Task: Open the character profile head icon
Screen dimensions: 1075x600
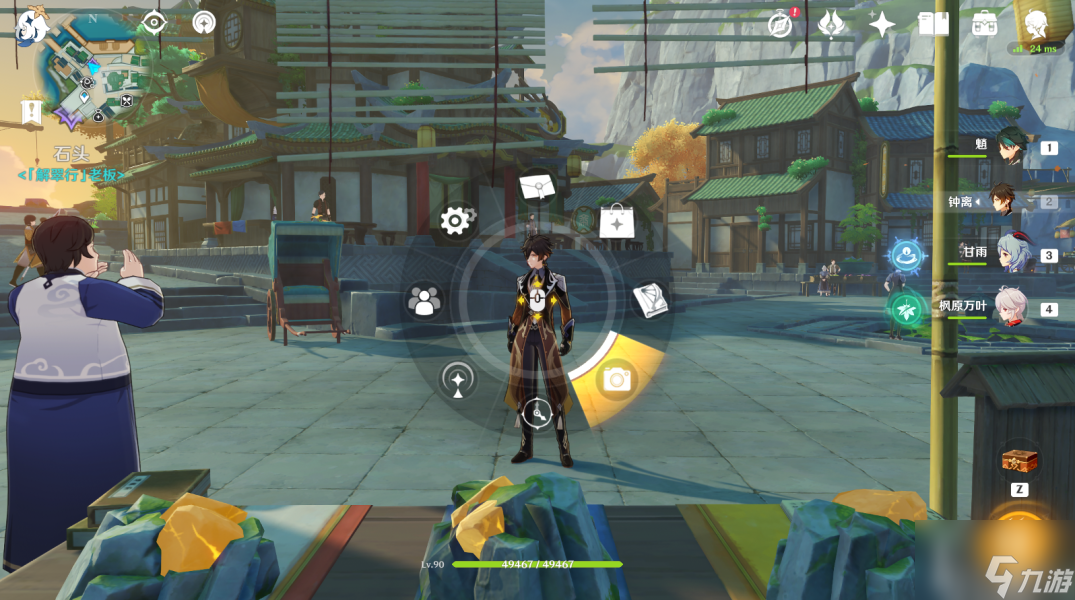Action: (1036, 22)
